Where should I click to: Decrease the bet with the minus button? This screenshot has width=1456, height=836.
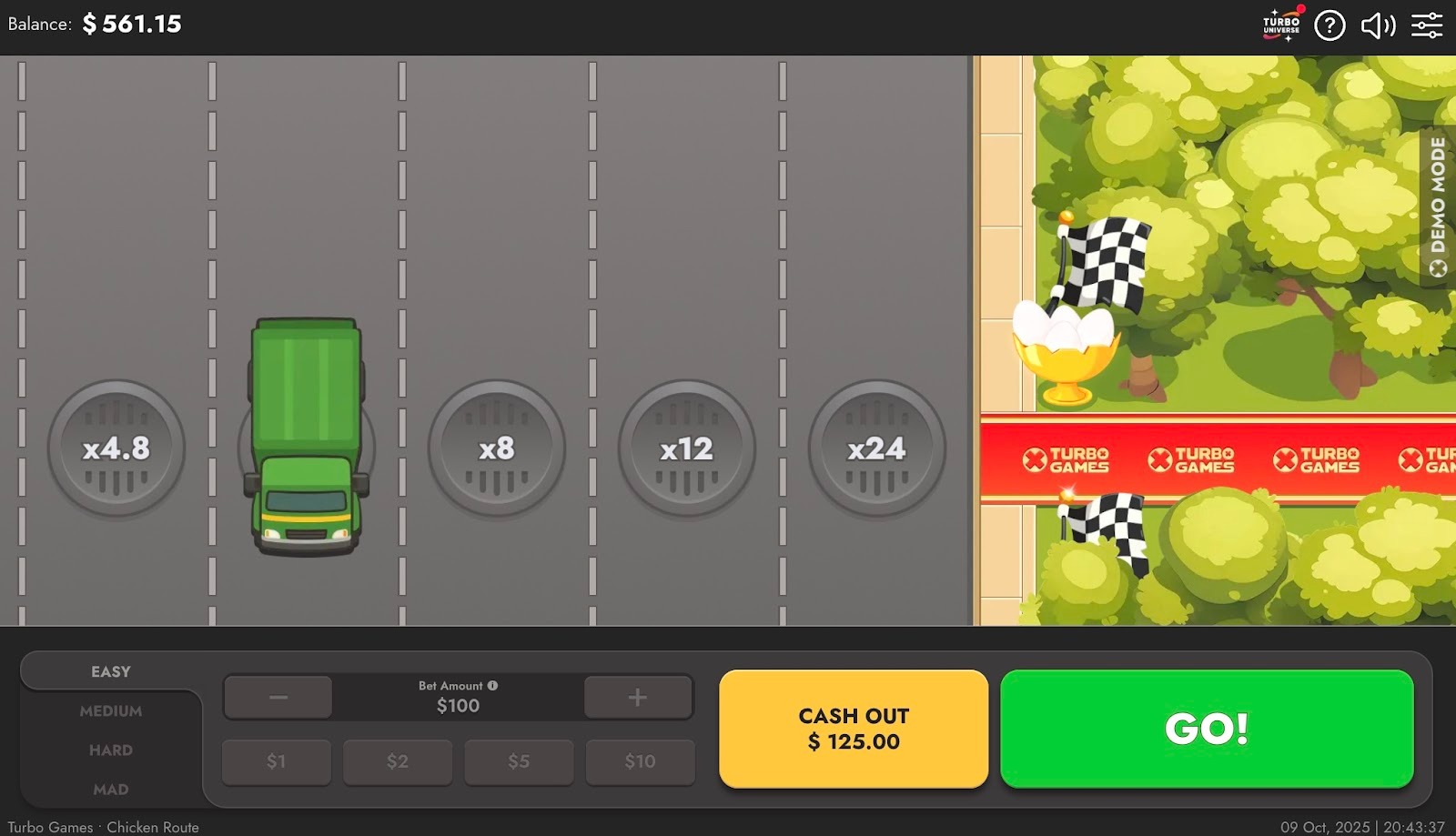278,698
